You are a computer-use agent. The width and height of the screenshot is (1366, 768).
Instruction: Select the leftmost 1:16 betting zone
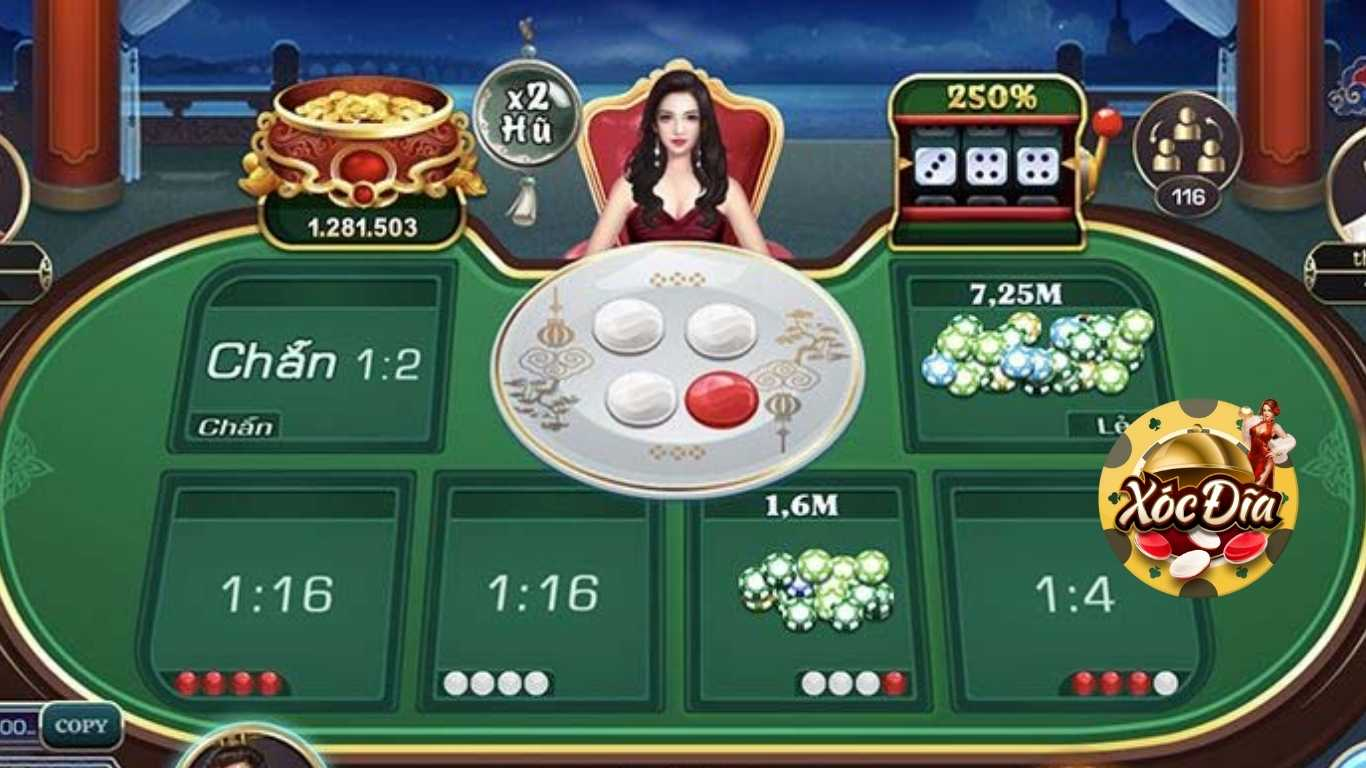tap(280, 590)
